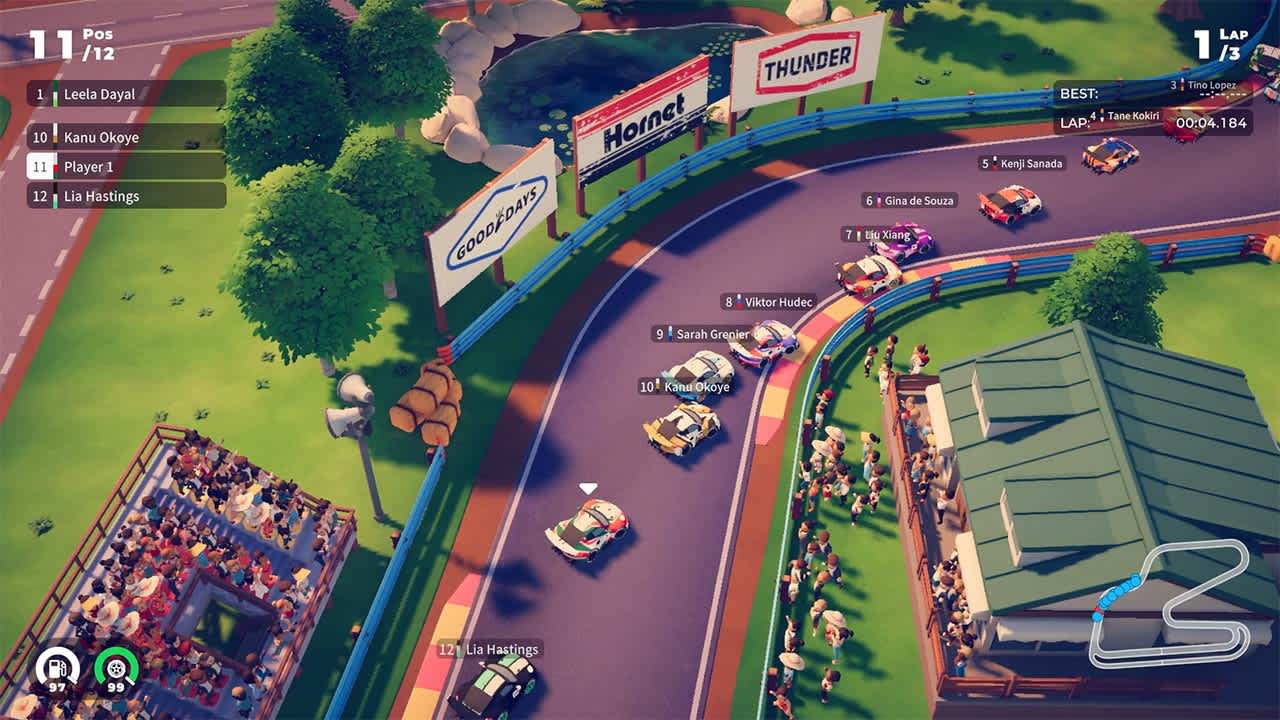Click the player's white arrow marker above the car
This screenshot has width=1280, height=720.
pos(585,485)
